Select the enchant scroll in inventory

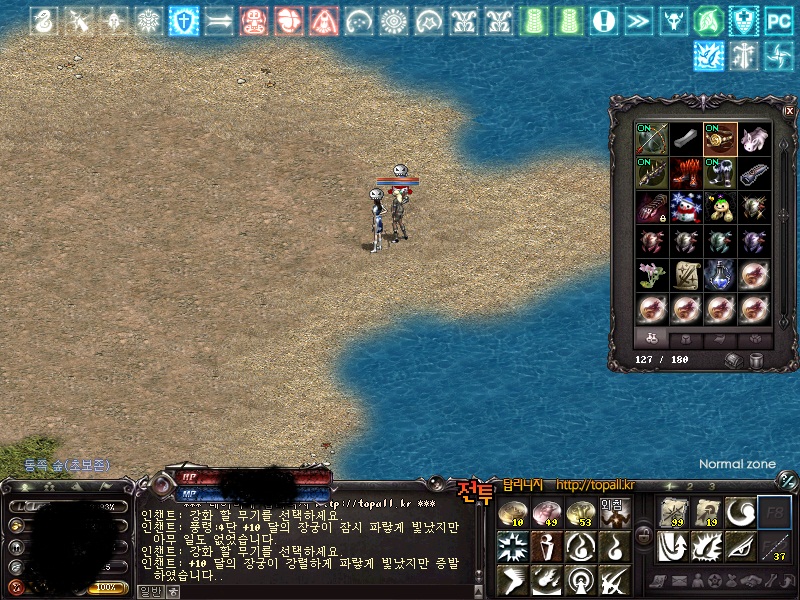click(x=685, y=275)
